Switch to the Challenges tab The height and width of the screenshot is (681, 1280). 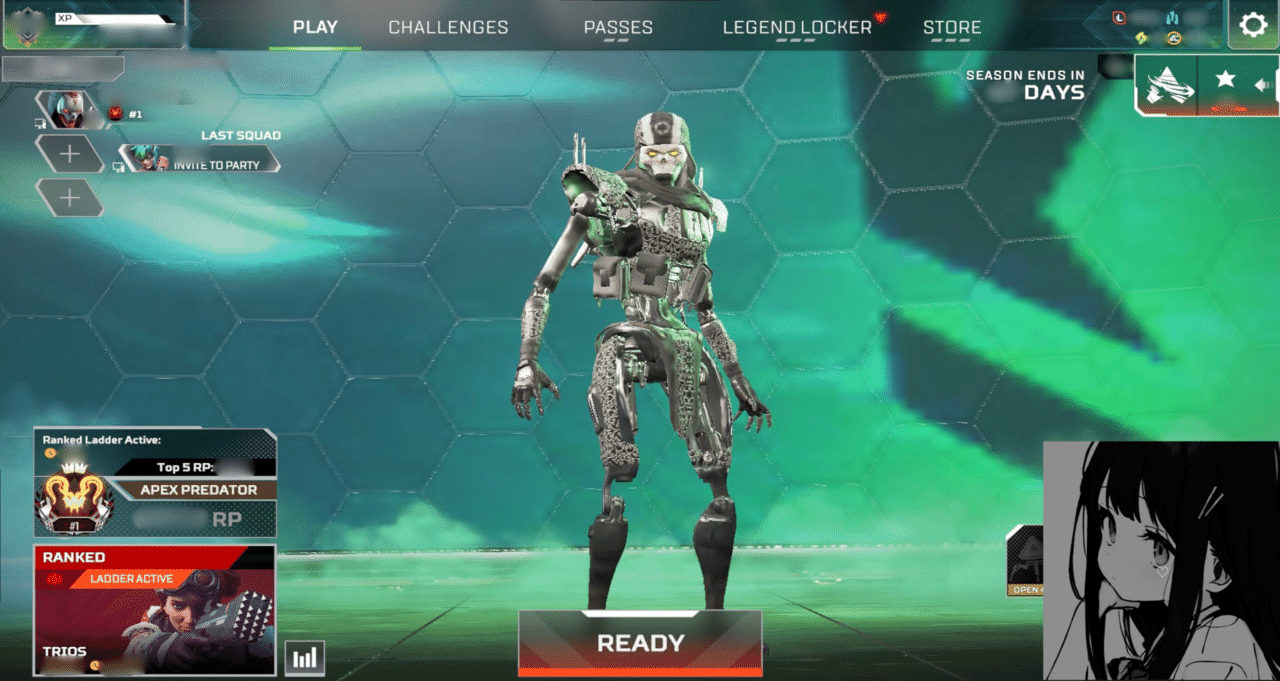[448, 28]
